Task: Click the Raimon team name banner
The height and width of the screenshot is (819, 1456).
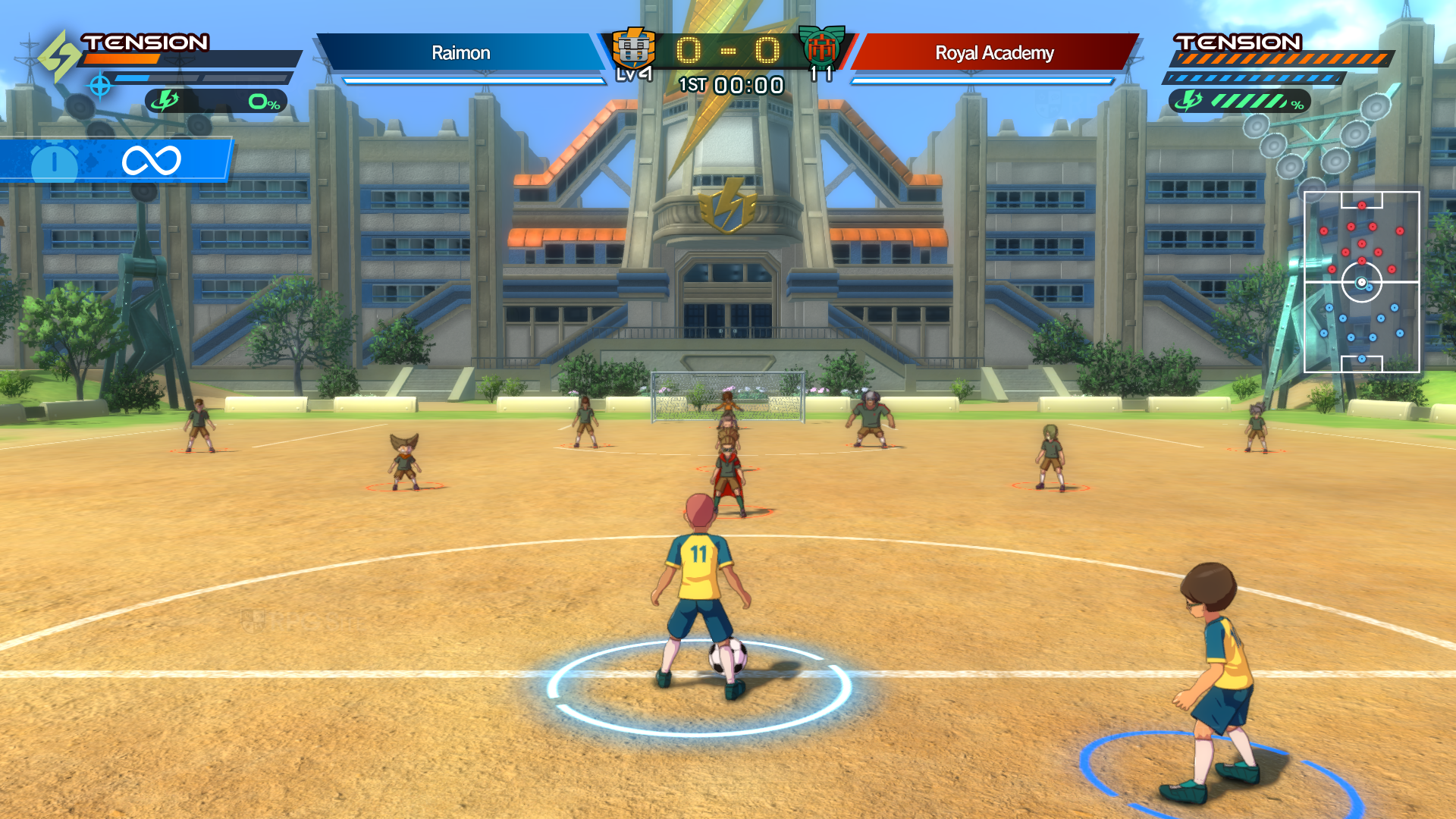Action: [460, 53]
